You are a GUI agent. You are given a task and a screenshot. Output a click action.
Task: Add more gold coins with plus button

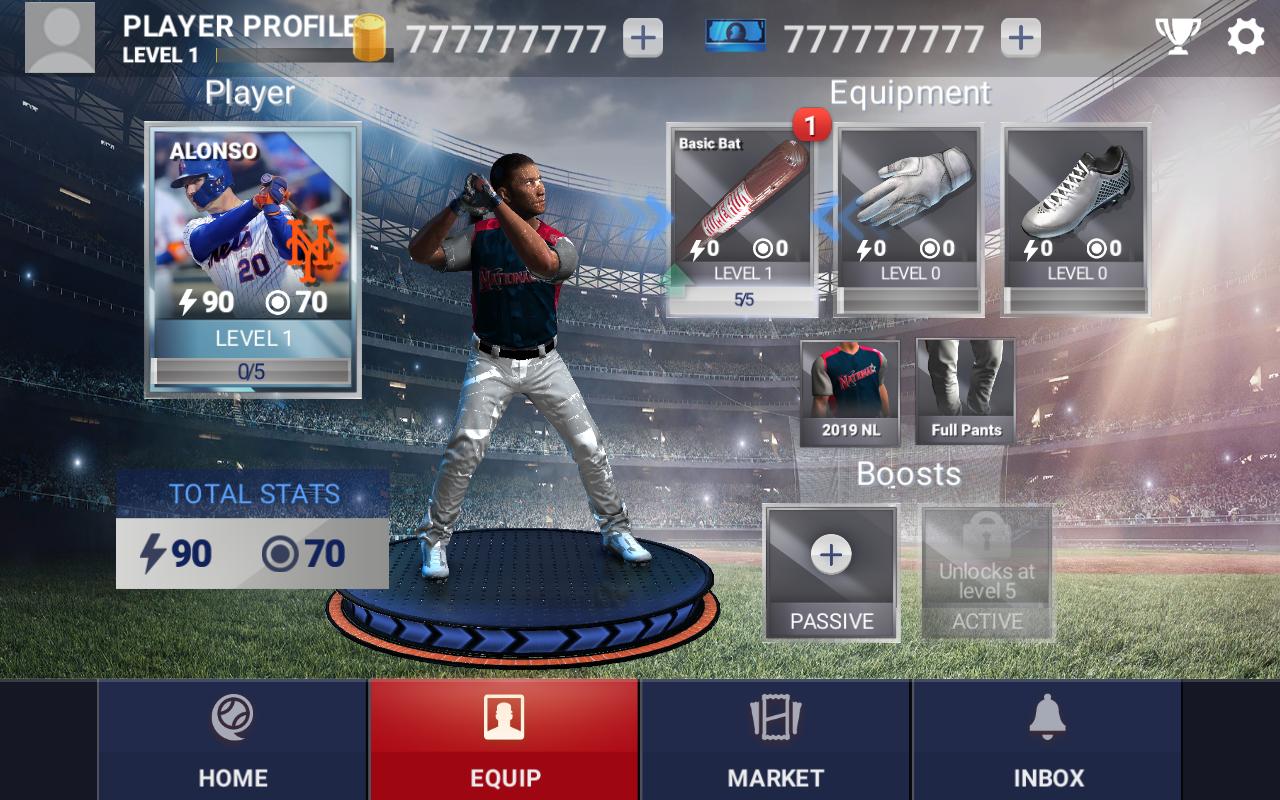pos(642,38)
